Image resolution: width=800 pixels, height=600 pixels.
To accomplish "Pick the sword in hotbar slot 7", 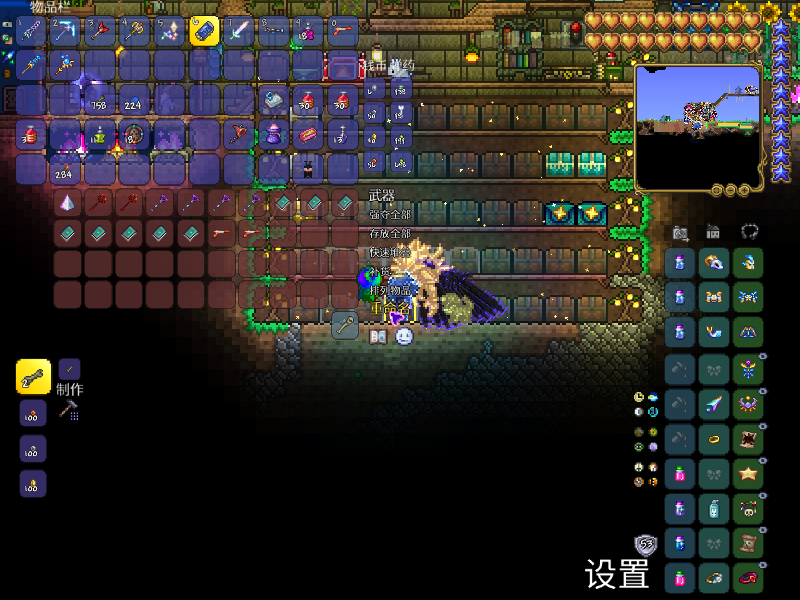I will [x=239, y=31].
